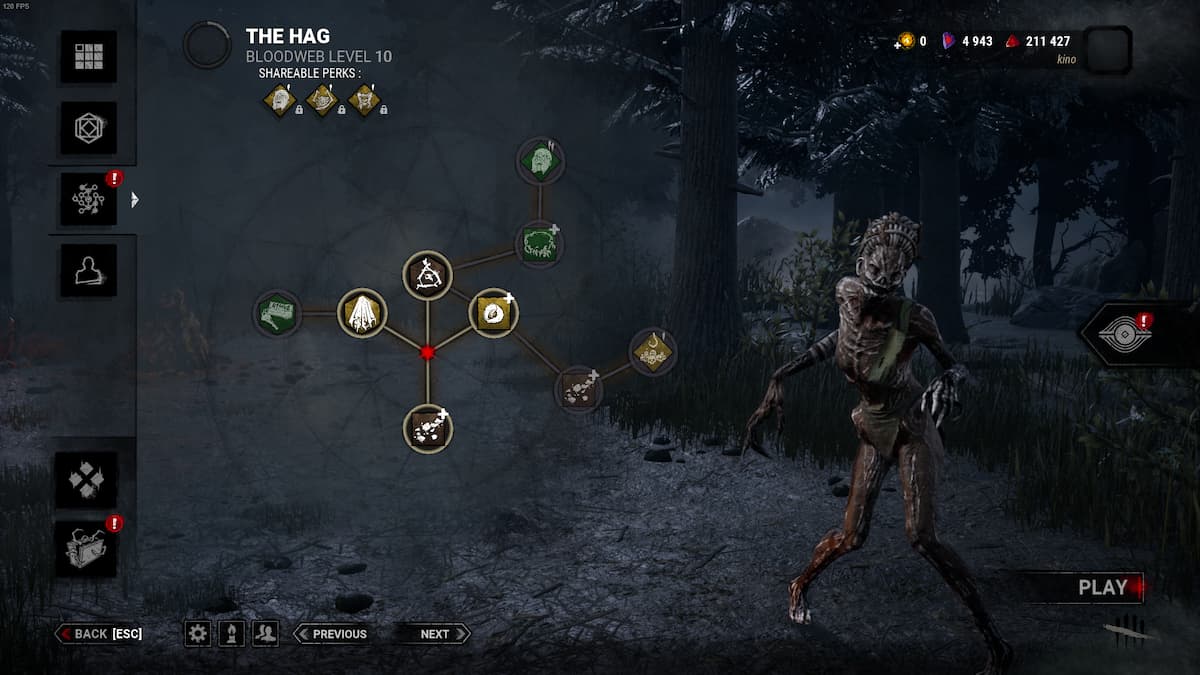Open the four-diamonds store menu
Screen dimensions: 1200x675
[86, 480]
